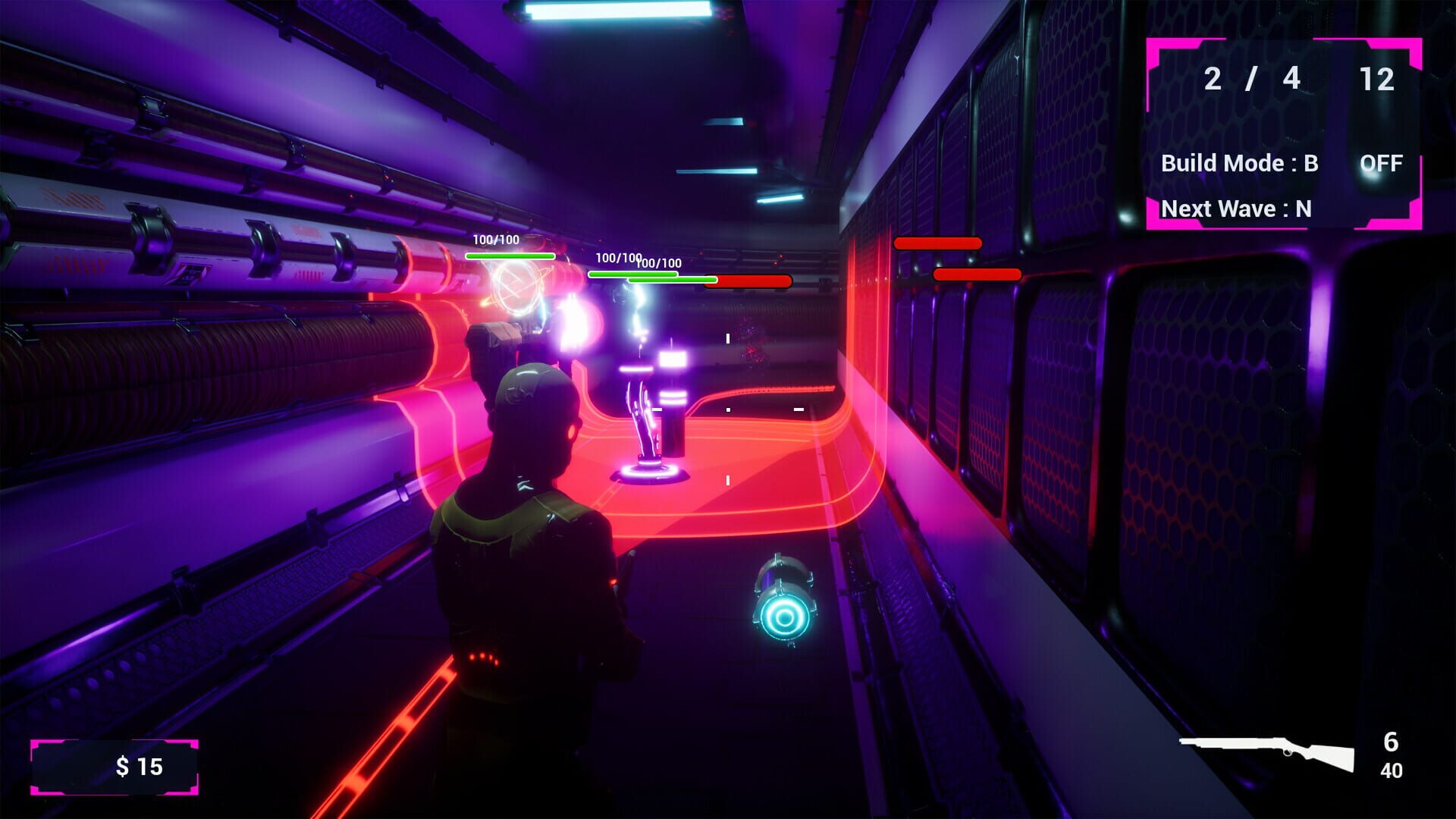This screenshot has height=819, width=1456.
Task: Click the atom-shaped turret projector
Action: pos(516,288)
